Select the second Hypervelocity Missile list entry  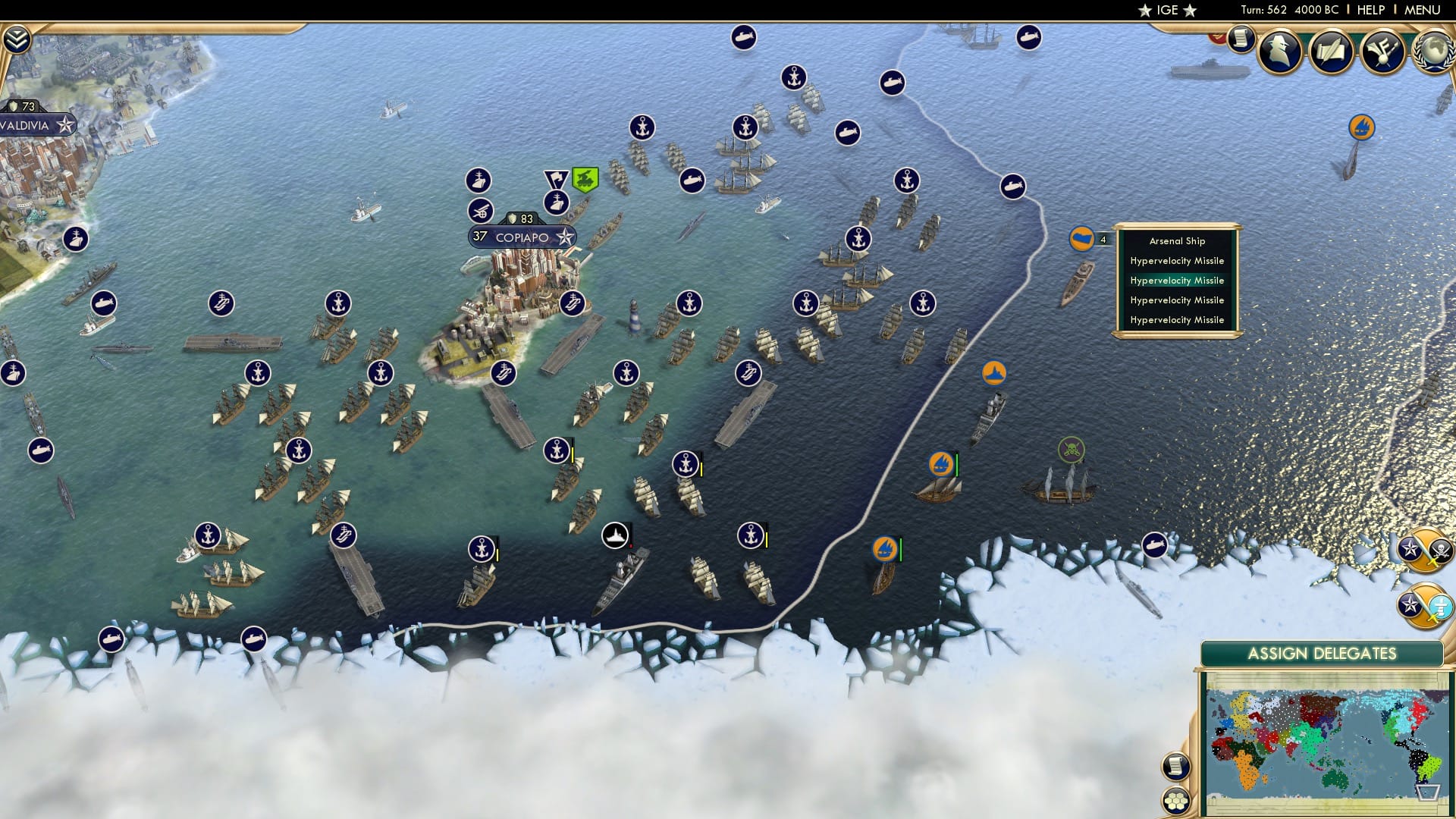(1176, 281)
